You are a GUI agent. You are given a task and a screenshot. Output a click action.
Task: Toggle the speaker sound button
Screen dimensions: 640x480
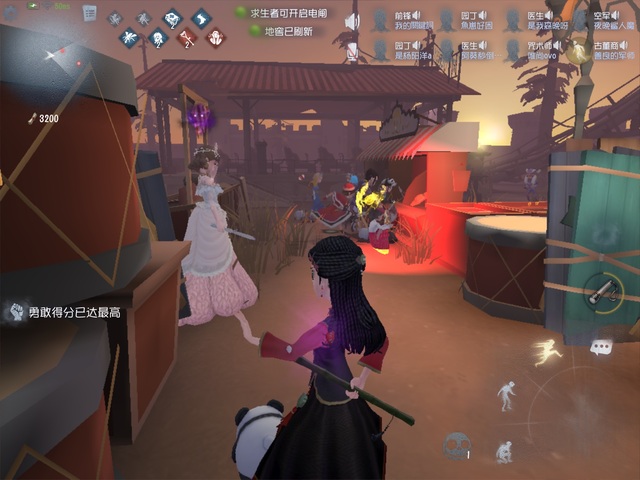352,22
